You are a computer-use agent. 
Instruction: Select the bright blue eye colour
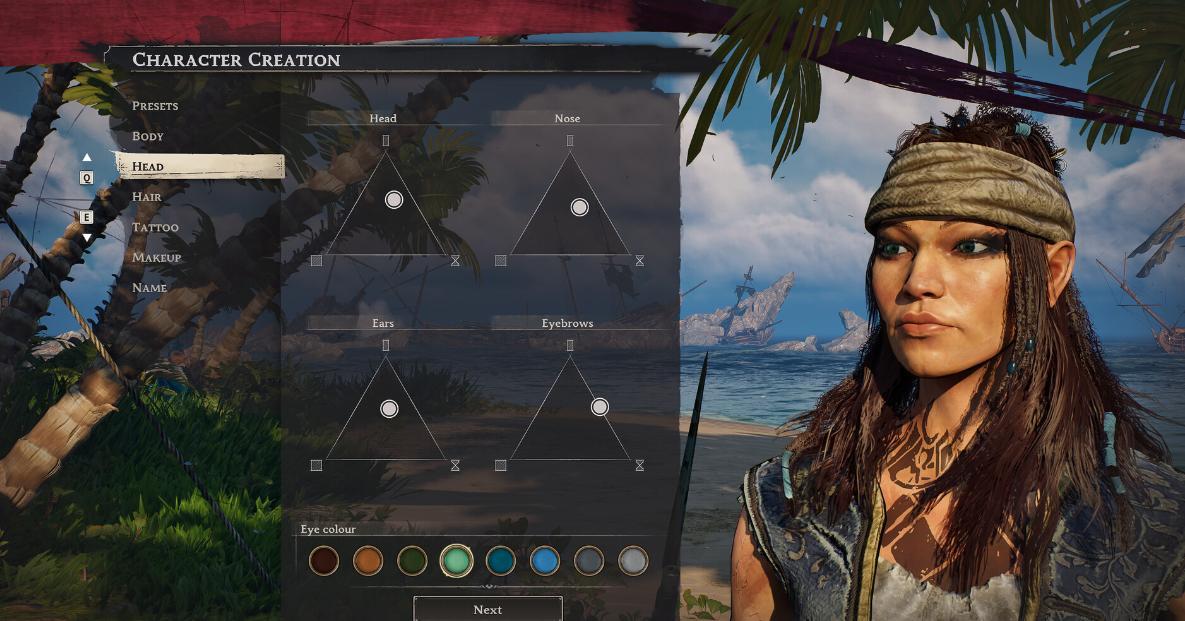coord(544,560)
